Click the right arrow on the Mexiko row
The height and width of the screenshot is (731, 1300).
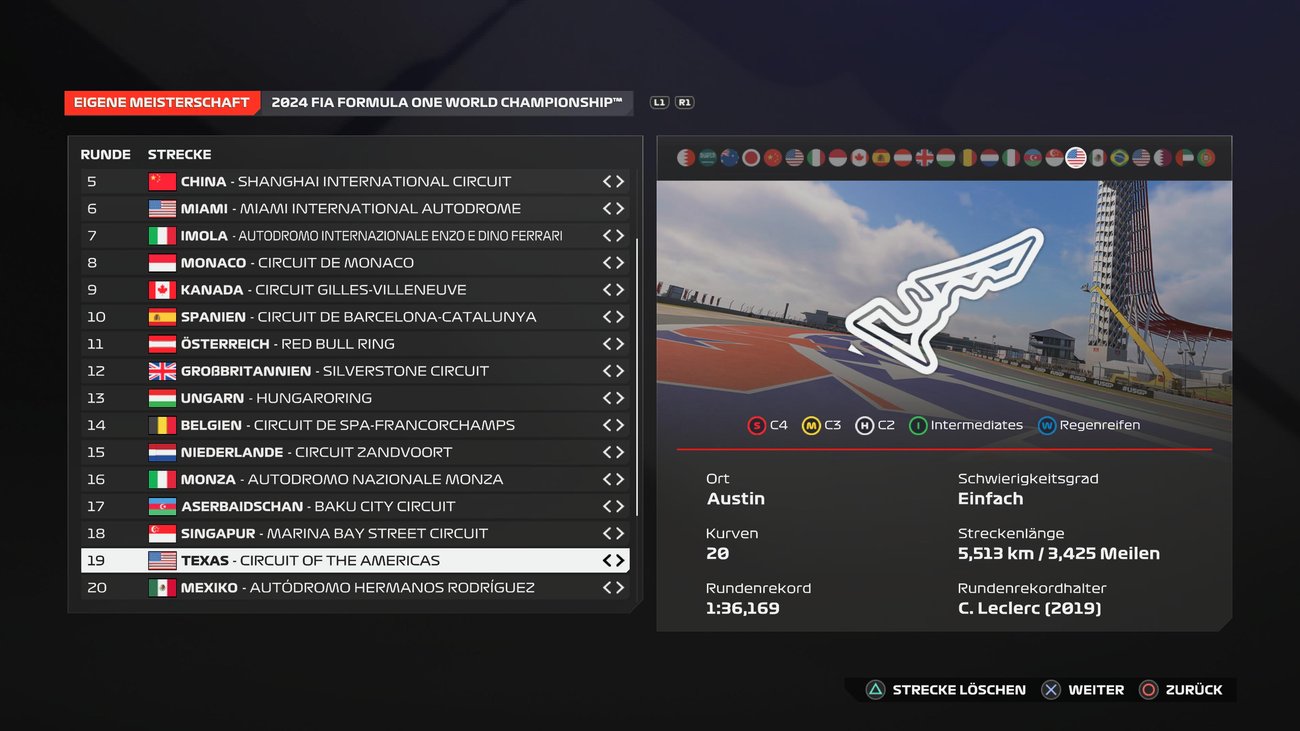[x=621, y=587]
